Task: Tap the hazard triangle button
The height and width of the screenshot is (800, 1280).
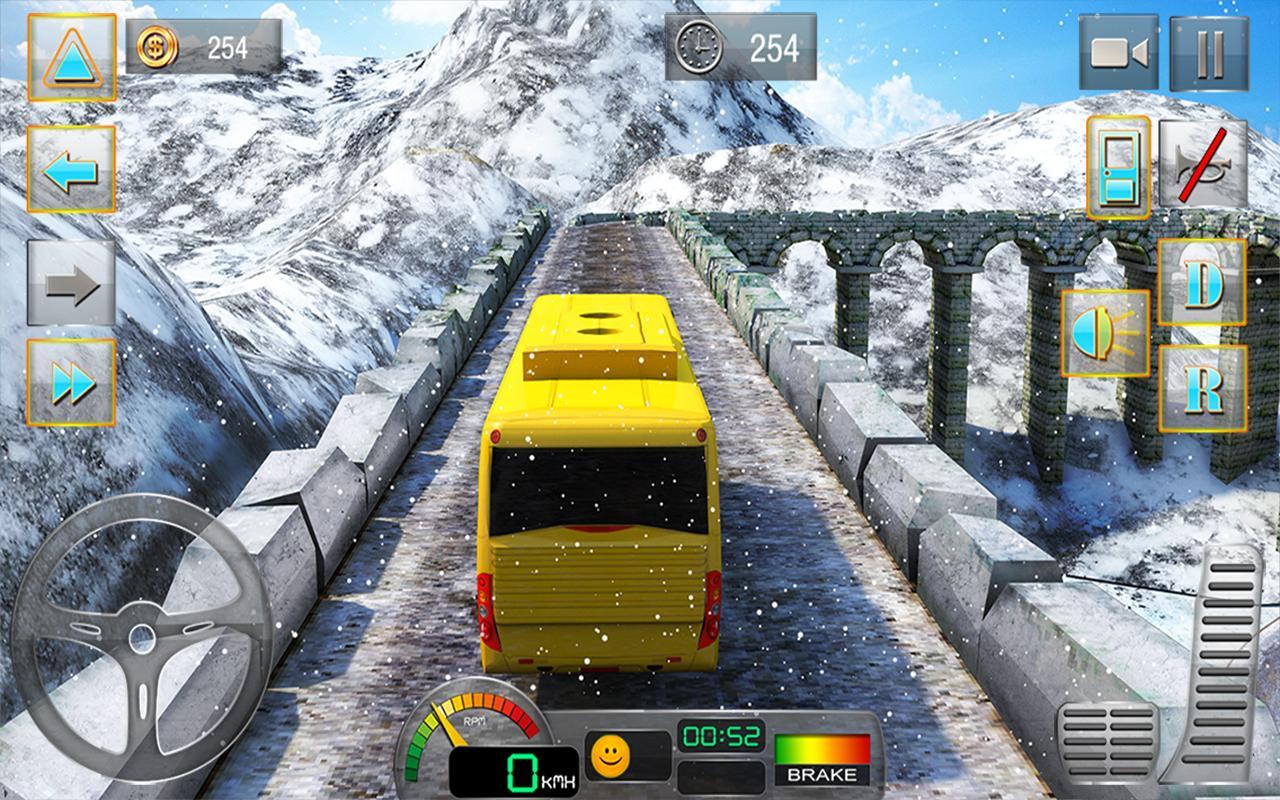Action: (x=72, y=57)
